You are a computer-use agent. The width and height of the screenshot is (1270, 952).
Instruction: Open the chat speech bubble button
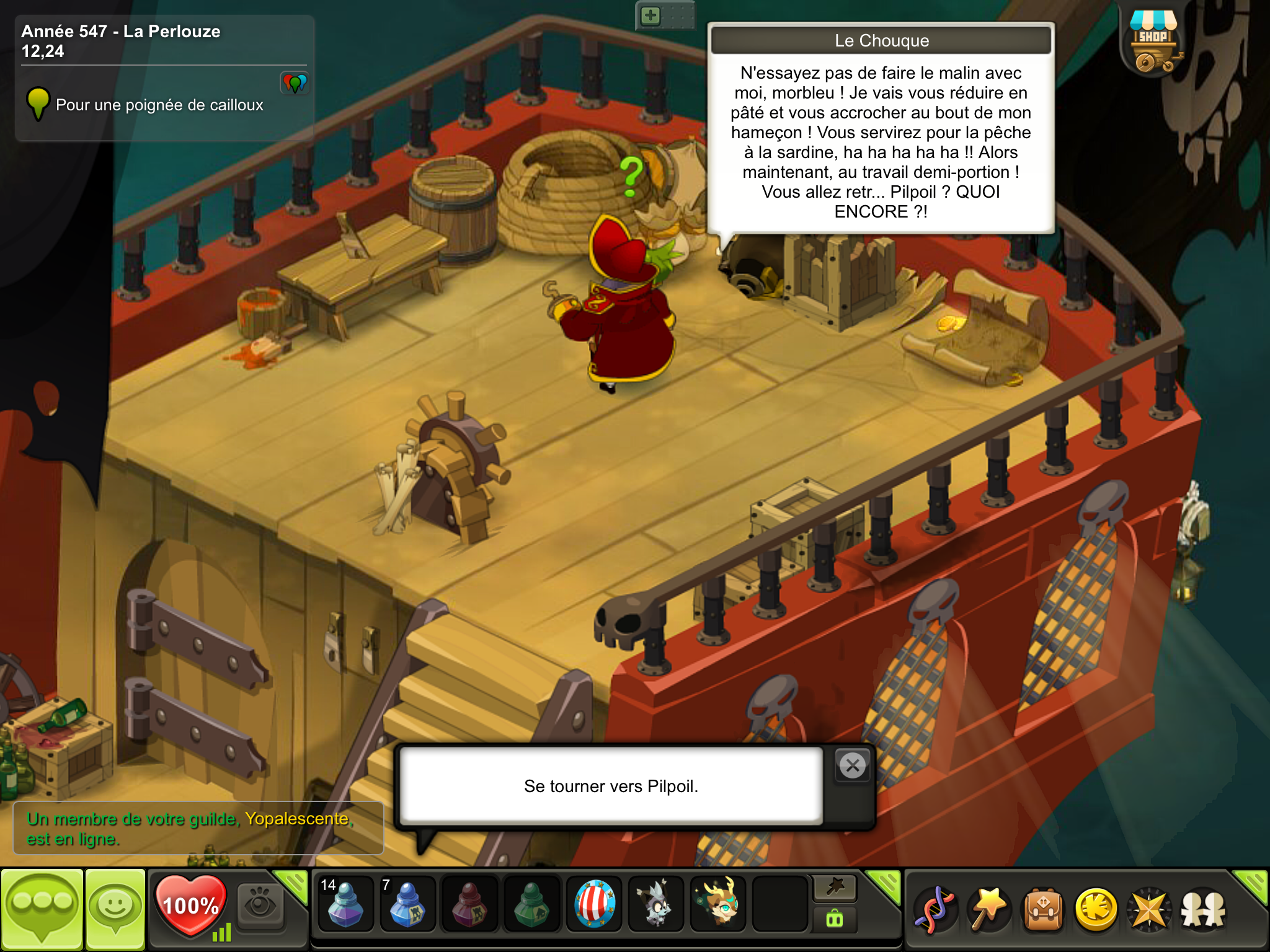[42, 909]
